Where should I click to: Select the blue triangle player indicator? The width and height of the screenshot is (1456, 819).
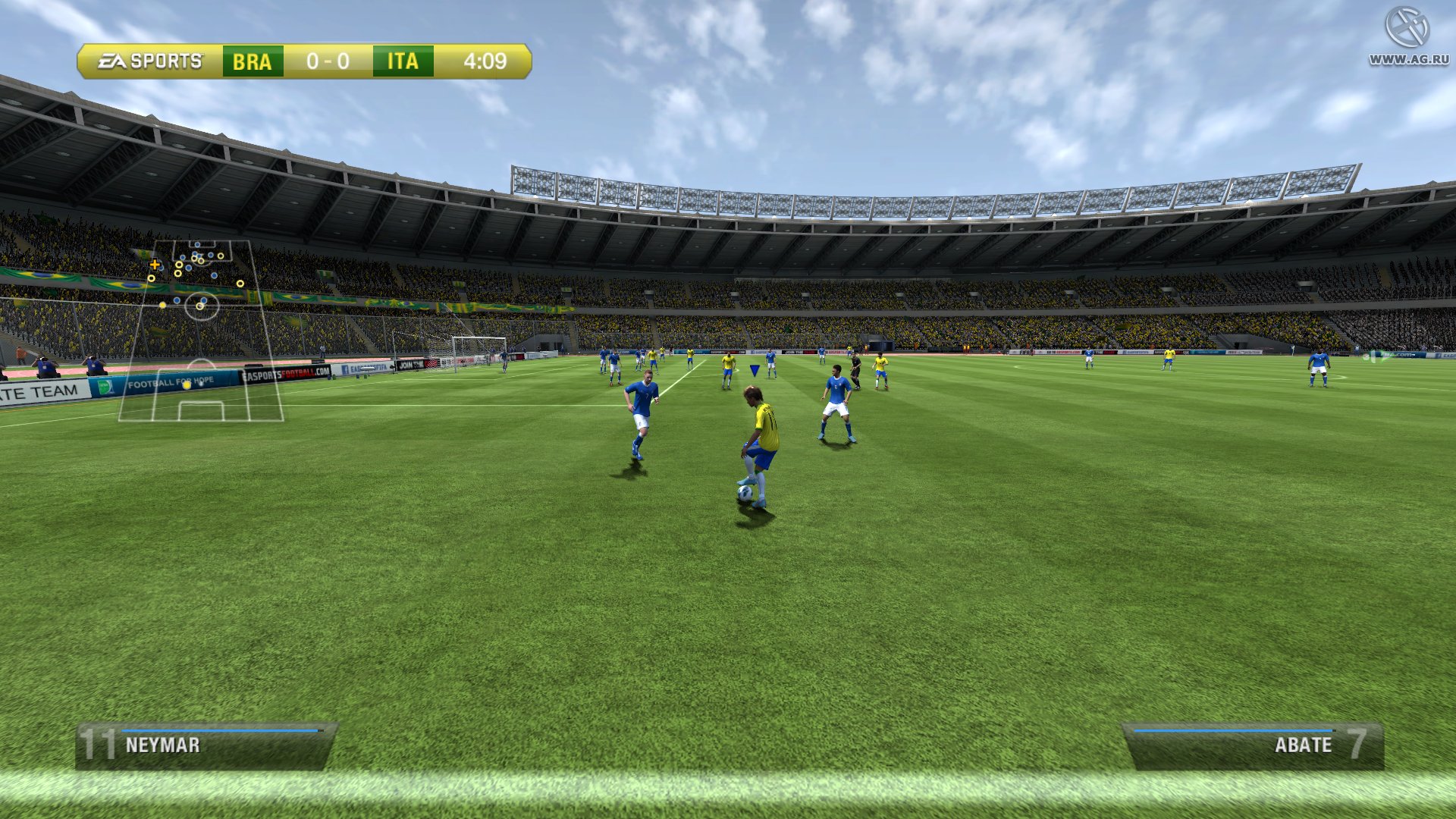point(753,369)
